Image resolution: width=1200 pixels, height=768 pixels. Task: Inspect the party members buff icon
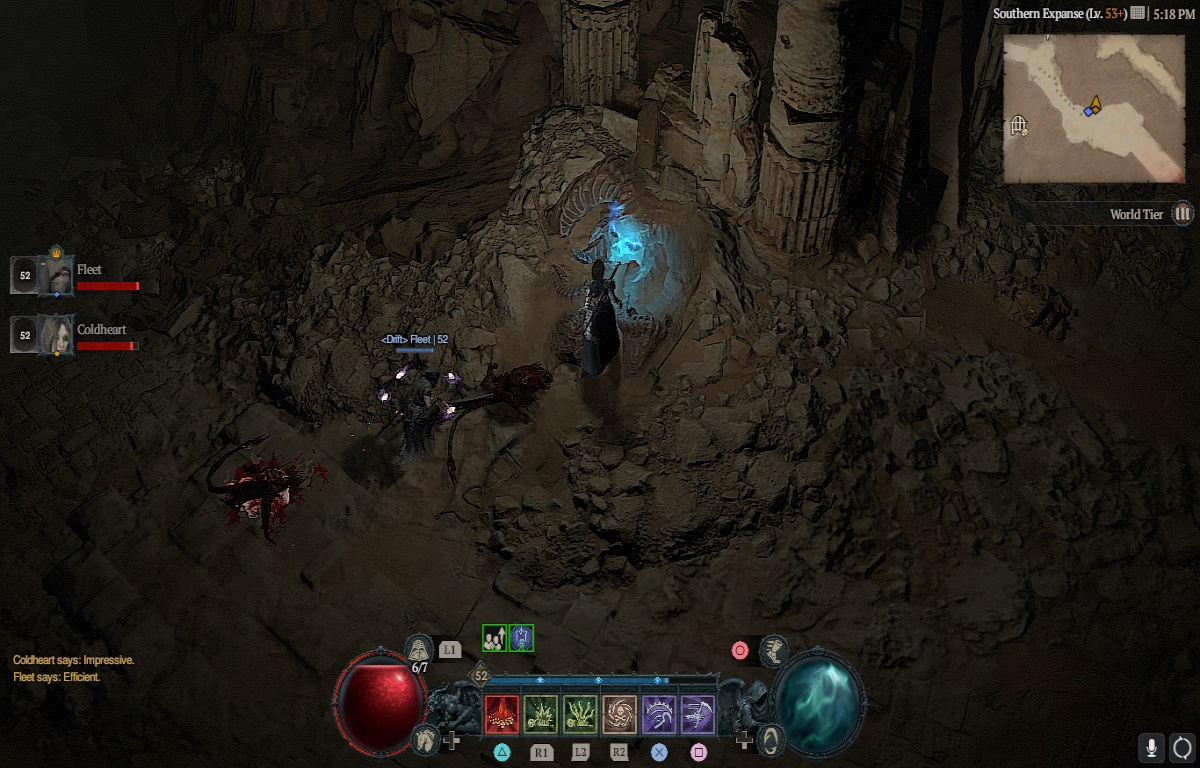494,638
